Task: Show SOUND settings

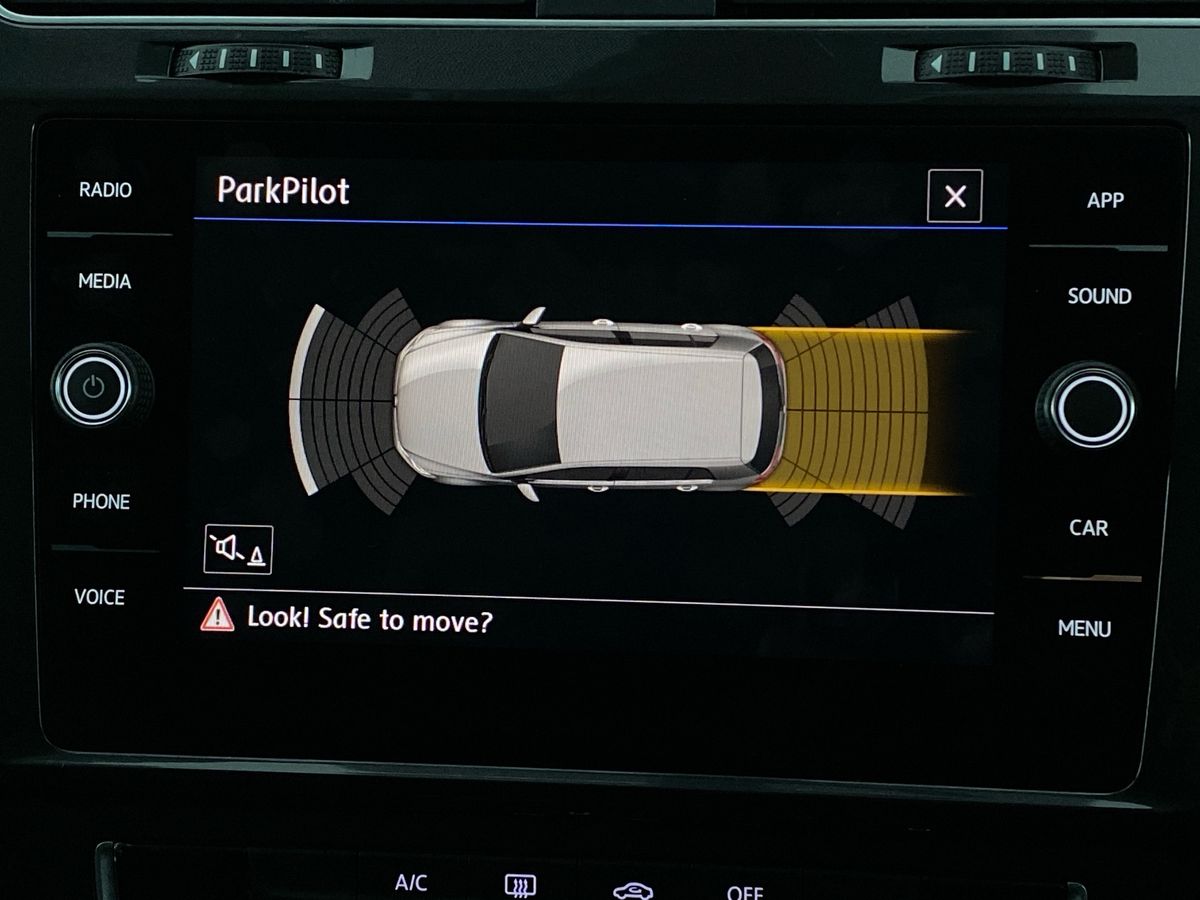Action: [x=1099, y=296]
